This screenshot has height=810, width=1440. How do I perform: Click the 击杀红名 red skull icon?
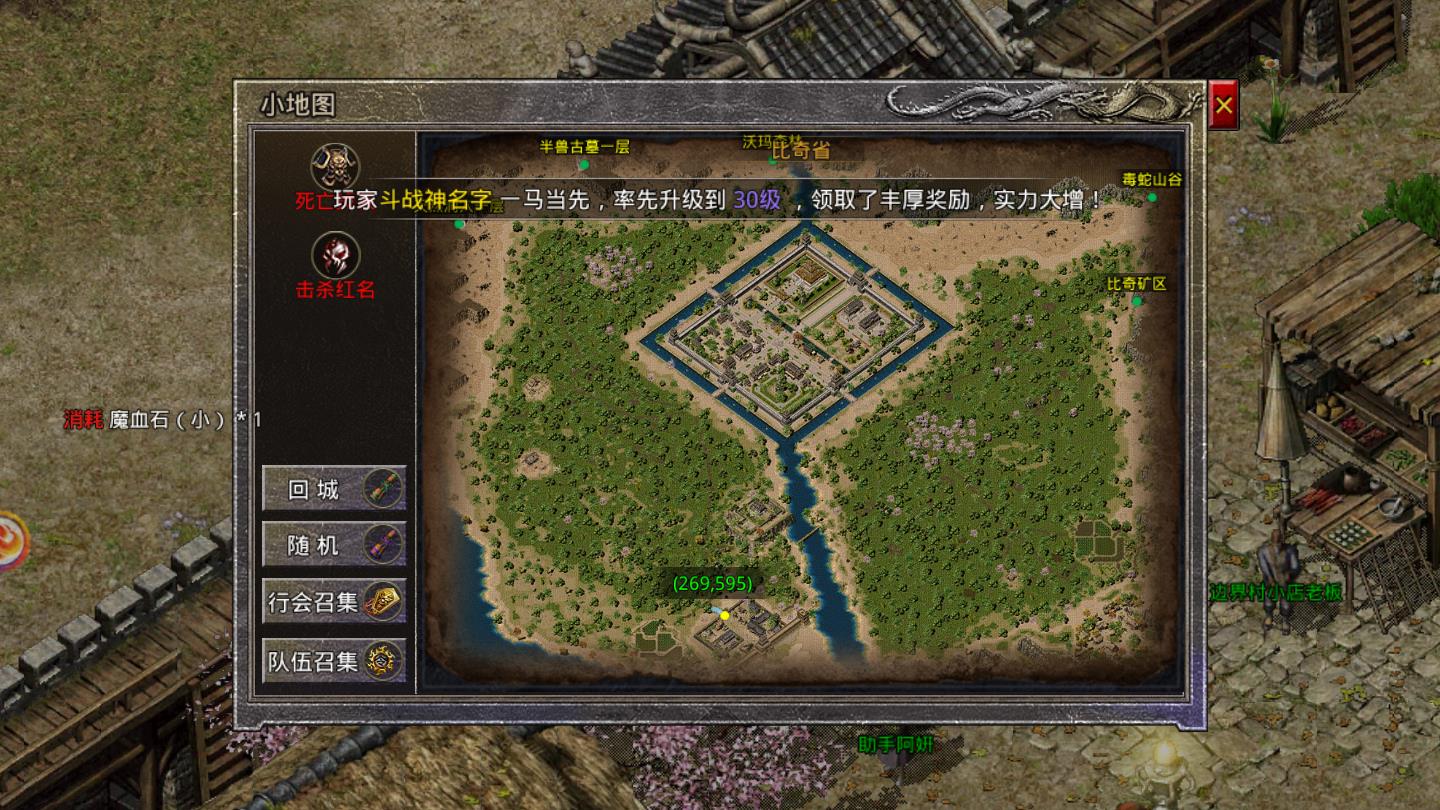click(336, 256)
